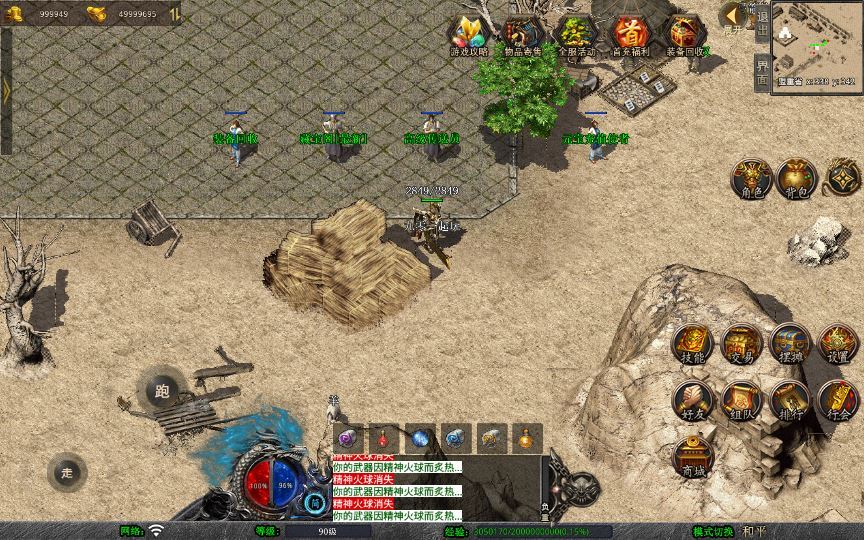This screenshot has height=540, width=864.
Task: Toggle the 界面 interface button
Action: click(762, 72)
